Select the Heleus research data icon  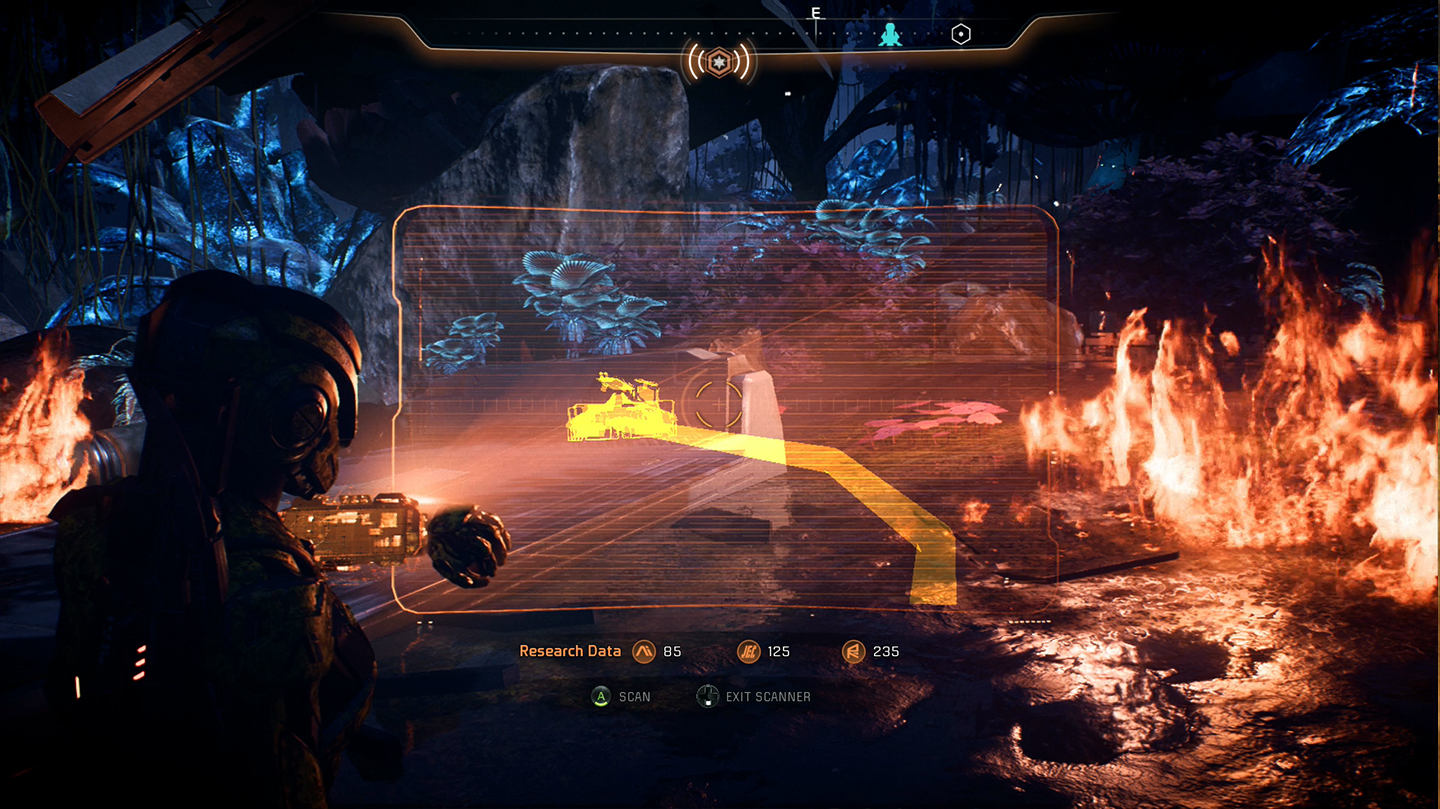point(748,651)
